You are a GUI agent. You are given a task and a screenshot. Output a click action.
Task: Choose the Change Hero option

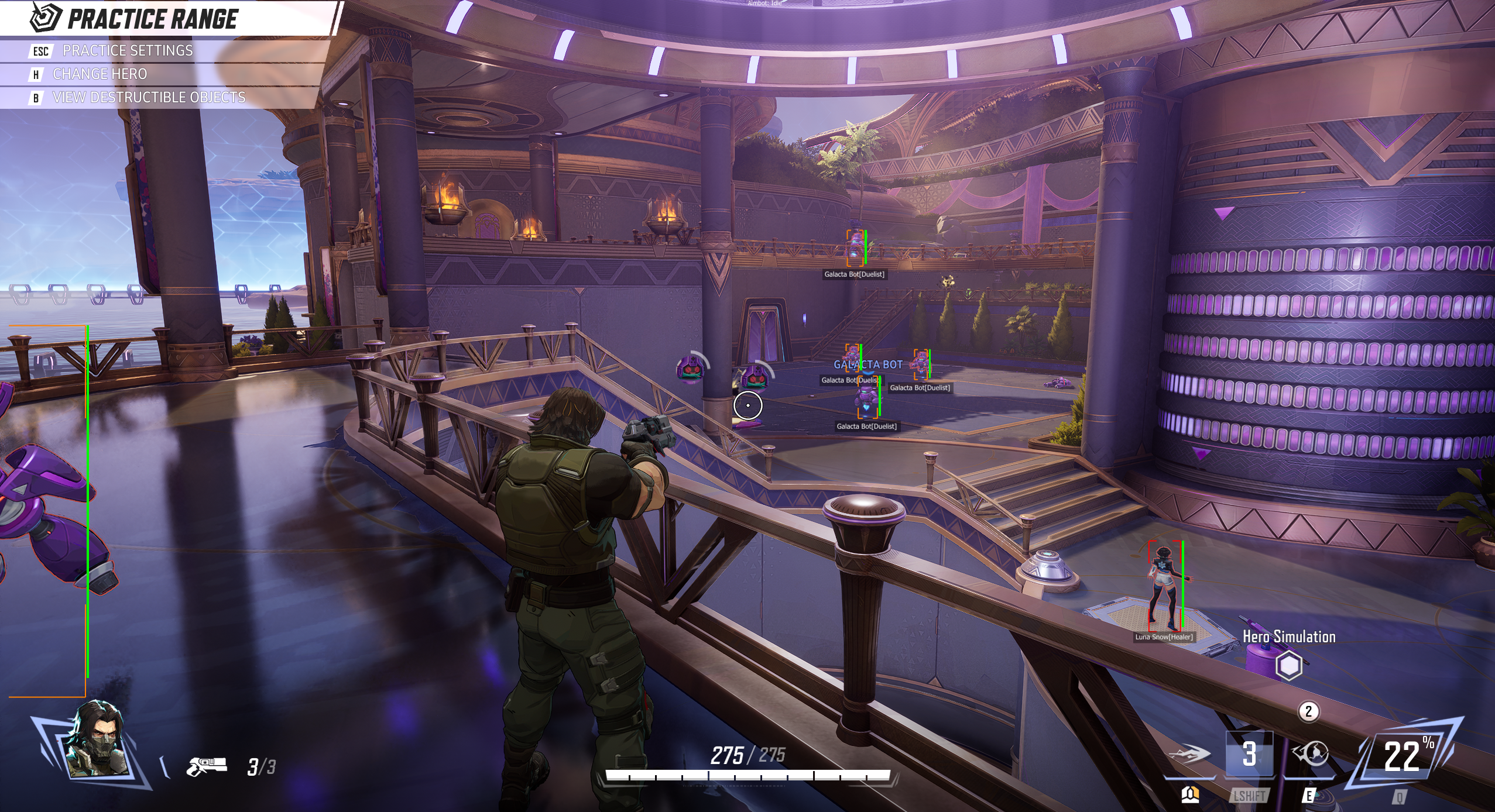(x=100, y=74)
